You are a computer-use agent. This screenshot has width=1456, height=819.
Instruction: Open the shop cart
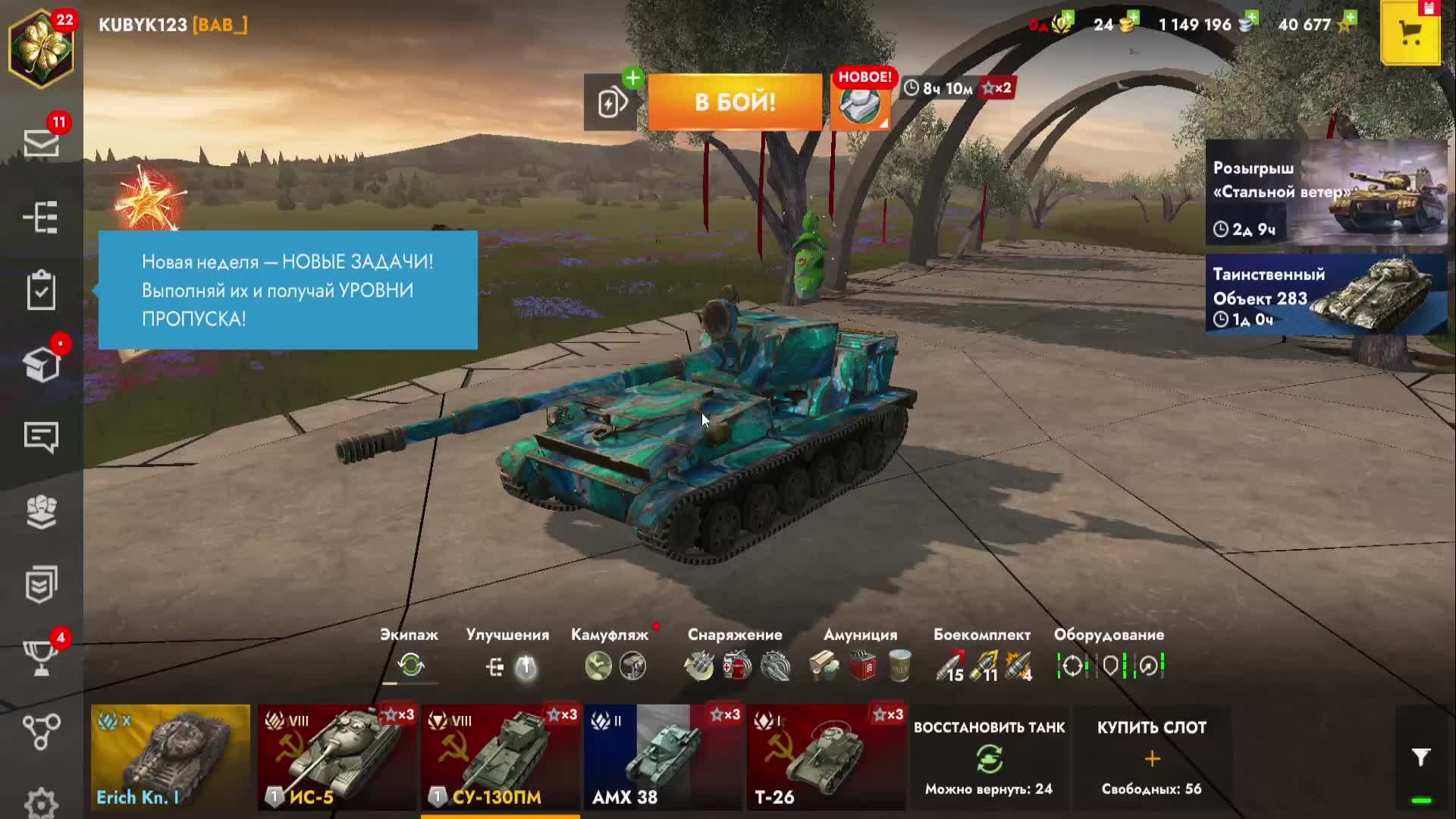(1410, 33)
